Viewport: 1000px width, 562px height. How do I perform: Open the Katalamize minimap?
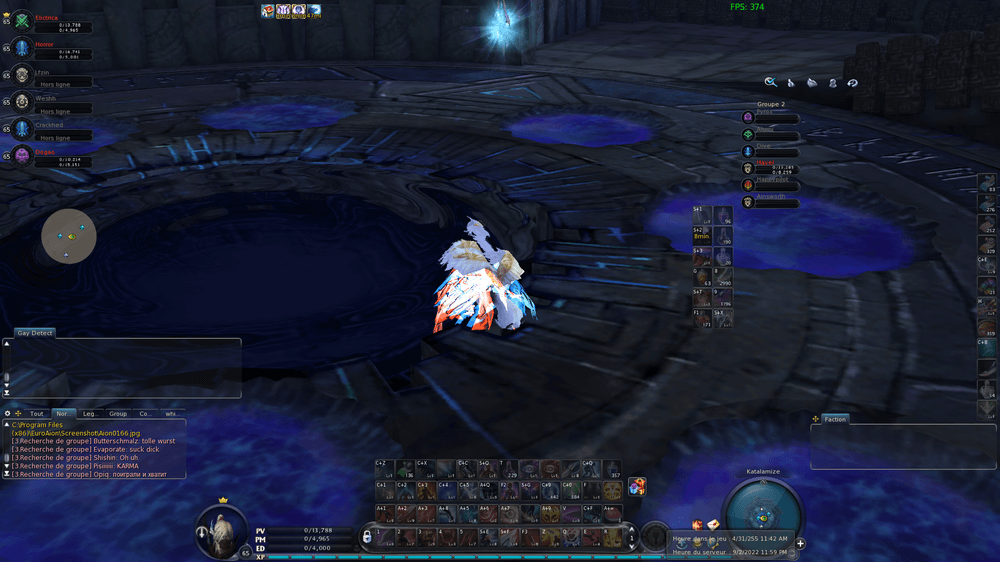(763, 514)
